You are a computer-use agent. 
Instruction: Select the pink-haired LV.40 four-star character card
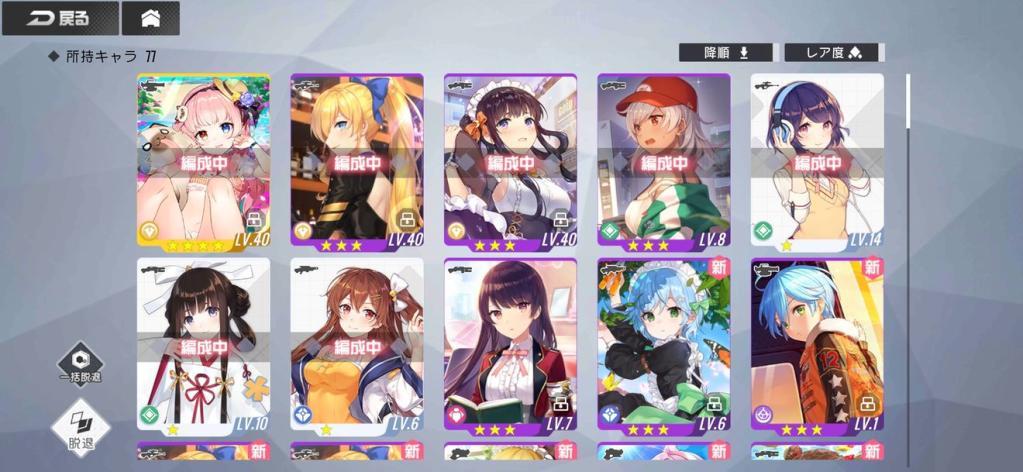tap(203, 160)
